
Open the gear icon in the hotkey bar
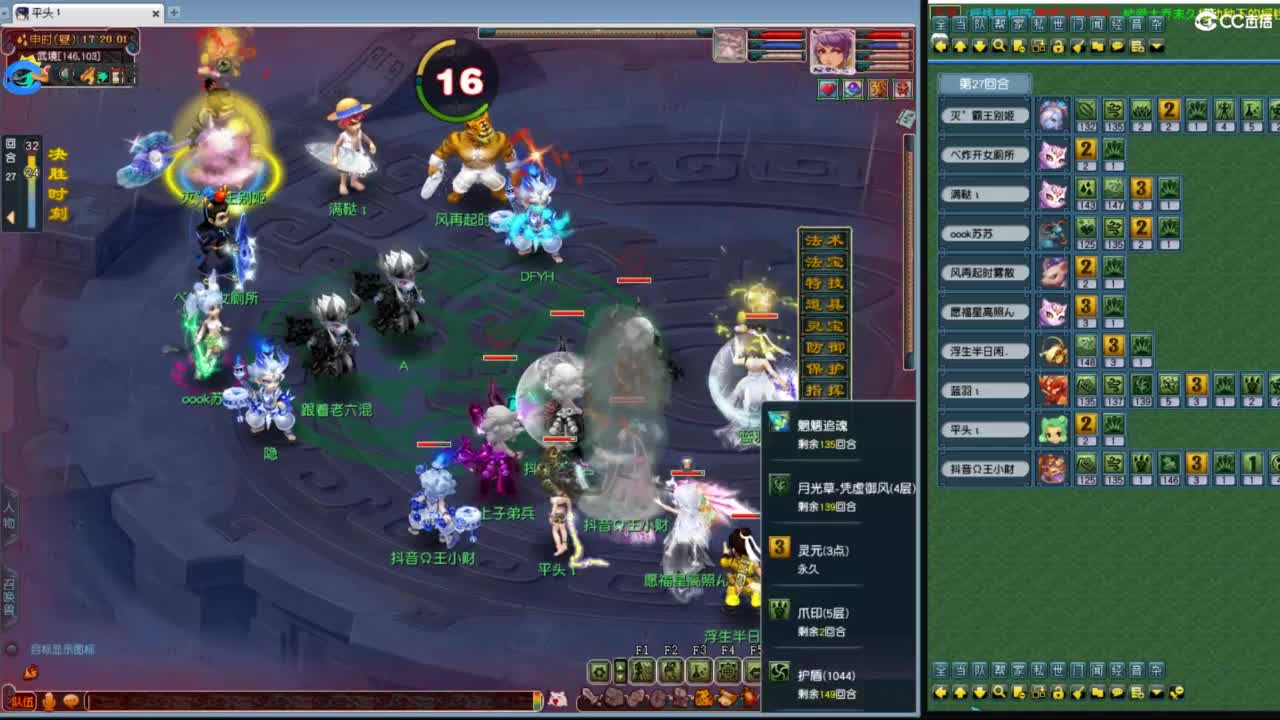click(597, 669)
